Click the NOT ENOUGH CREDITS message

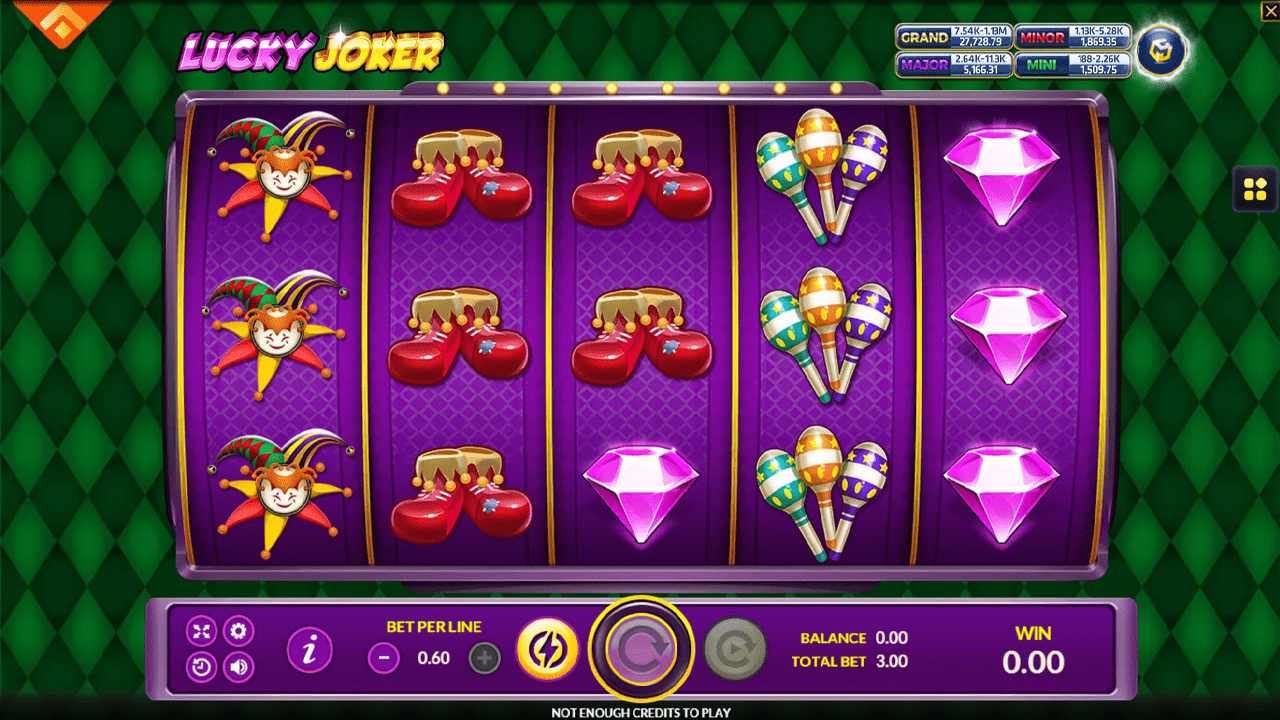tap(640, 711)
